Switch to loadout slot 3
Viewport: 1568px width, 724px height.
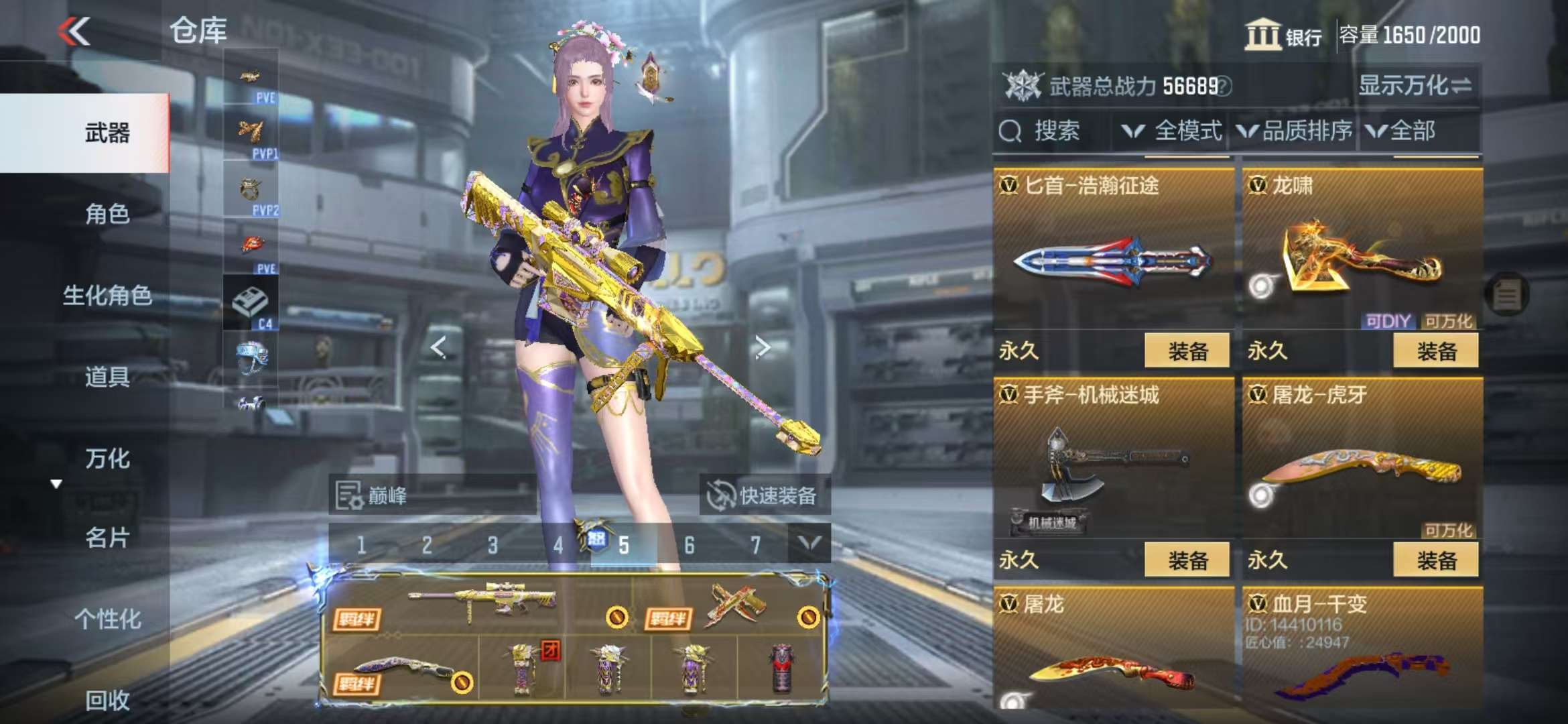(493, 545)
